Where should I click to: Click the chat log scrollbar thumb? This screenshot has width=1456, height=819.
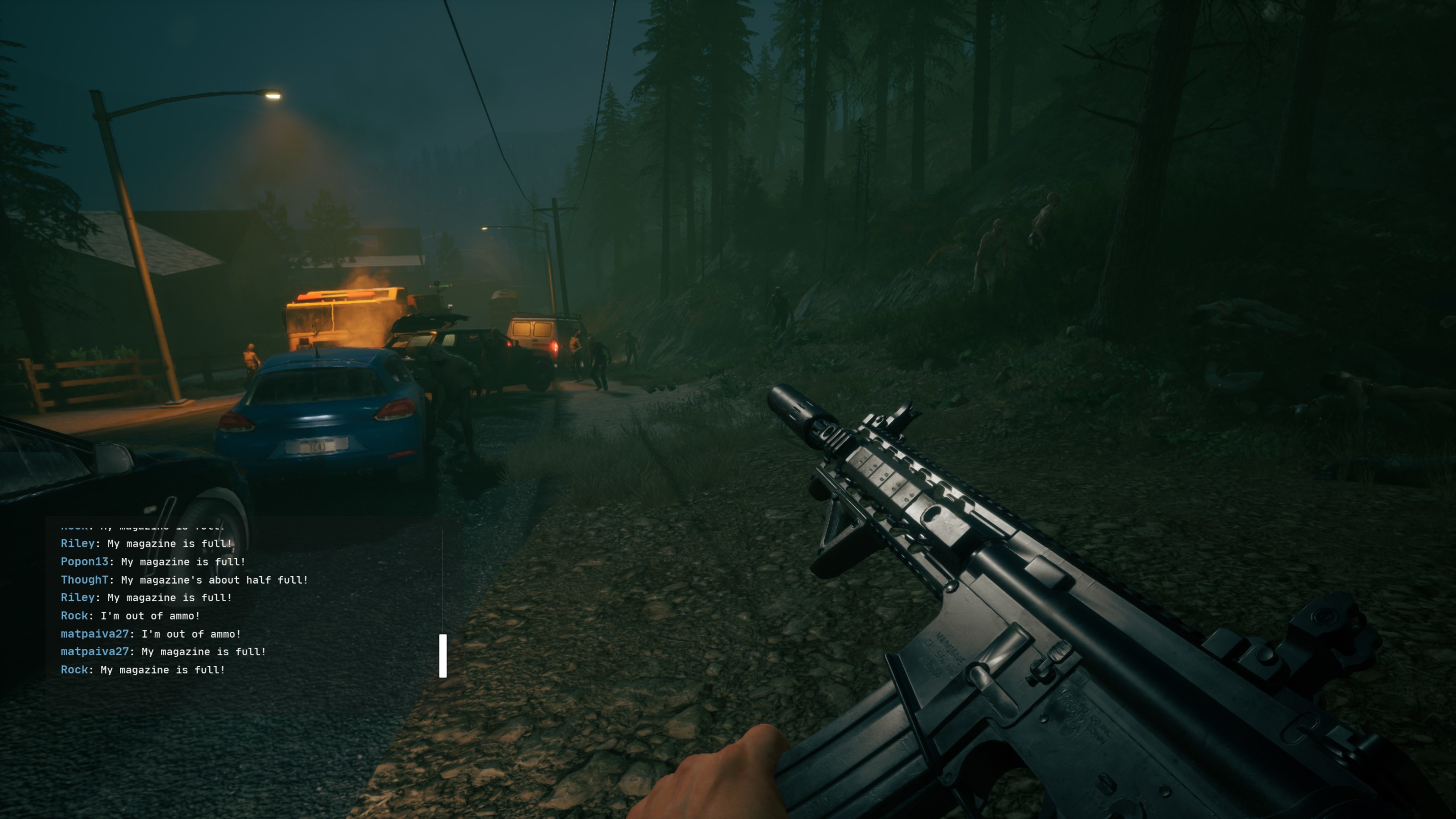click(x=442, y=656)
